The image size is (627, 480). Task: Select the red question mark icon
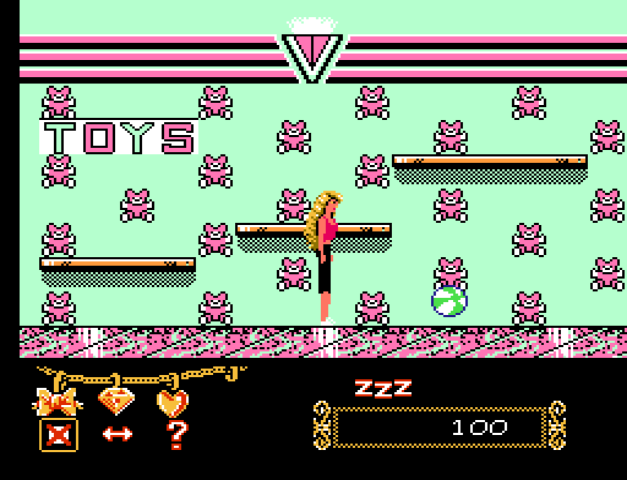pos(177,435)
